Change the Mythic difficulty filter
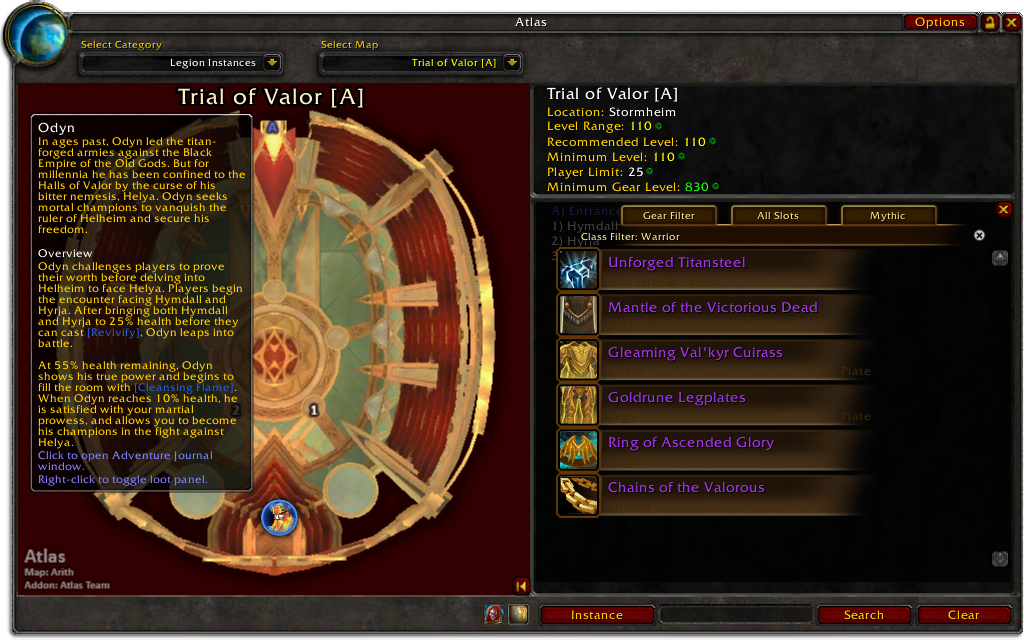This screenshot has height=640, width=1024. (x=887, y=215)
